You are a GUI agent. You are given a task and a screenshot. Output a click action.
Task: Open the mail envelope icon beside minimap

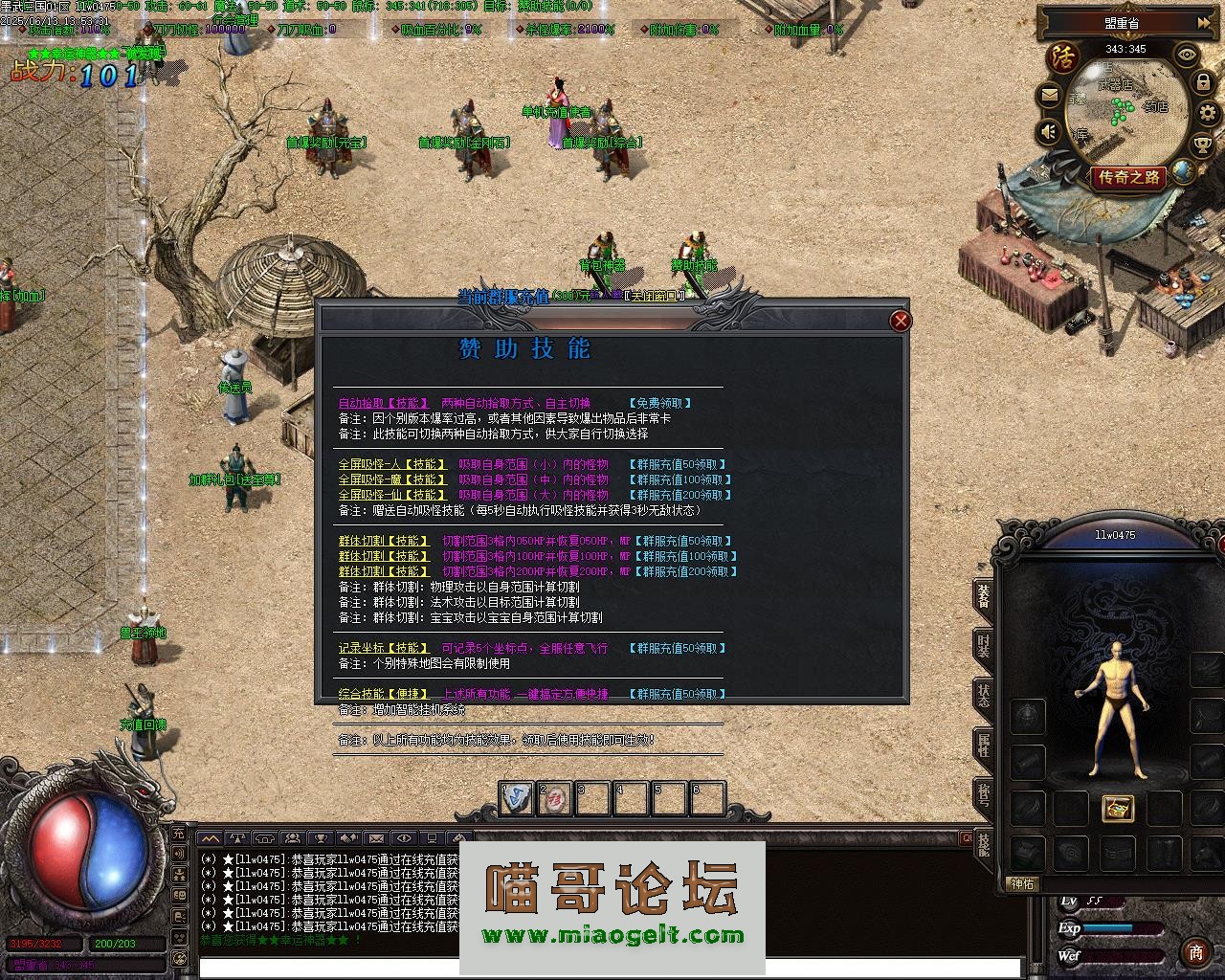(1050, 96)
